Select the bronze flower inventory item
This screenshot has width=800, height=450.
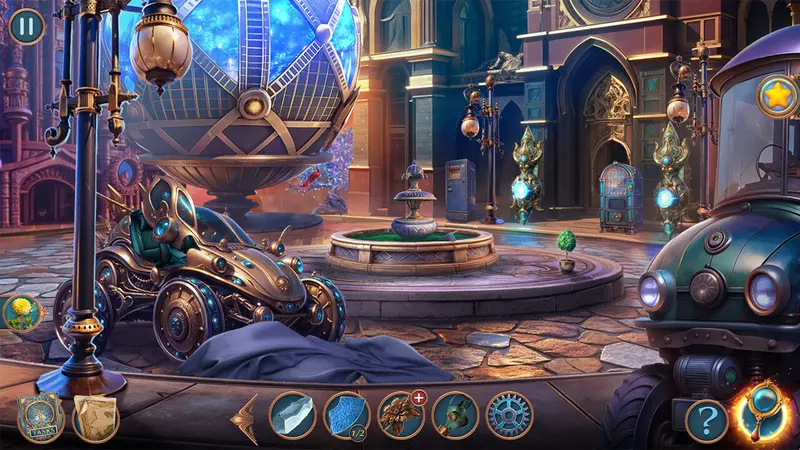point(400,415)
